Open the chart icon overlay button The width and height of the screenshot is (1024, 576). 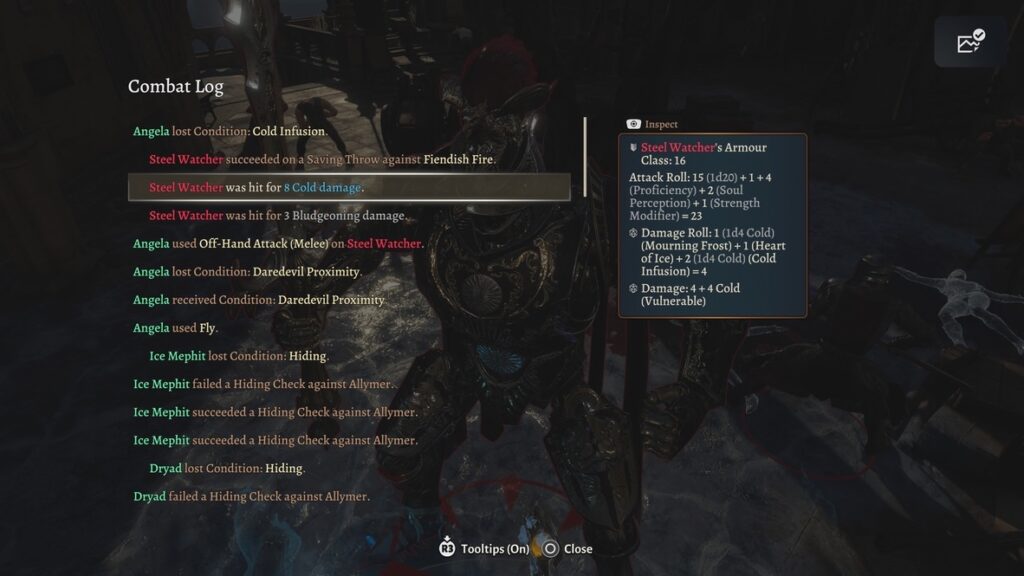971,42
